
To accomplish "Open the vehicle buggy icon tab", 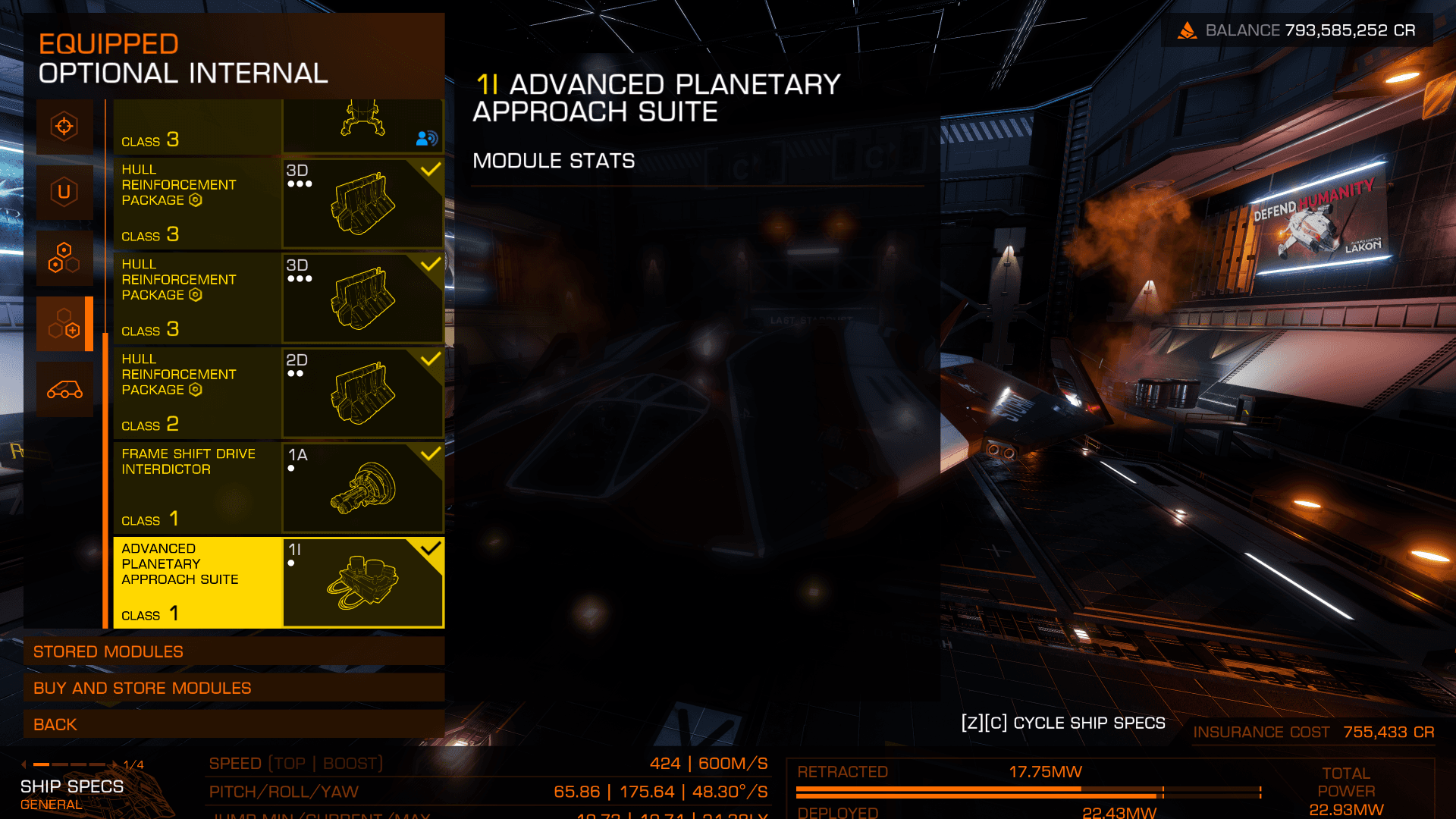I will coord(64,390).
